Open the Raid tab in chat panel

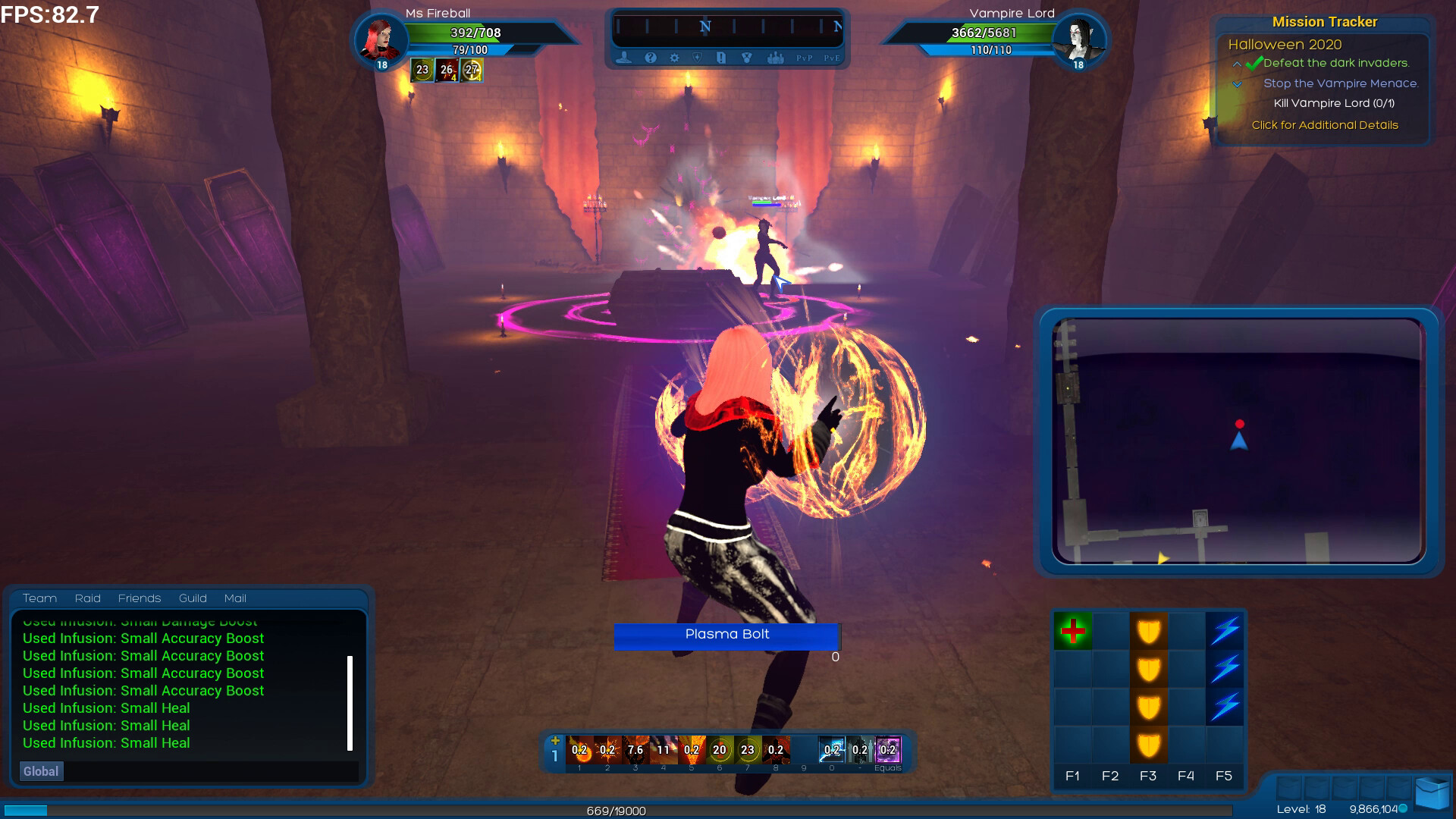pyautogui.click(x=87, y=598)
